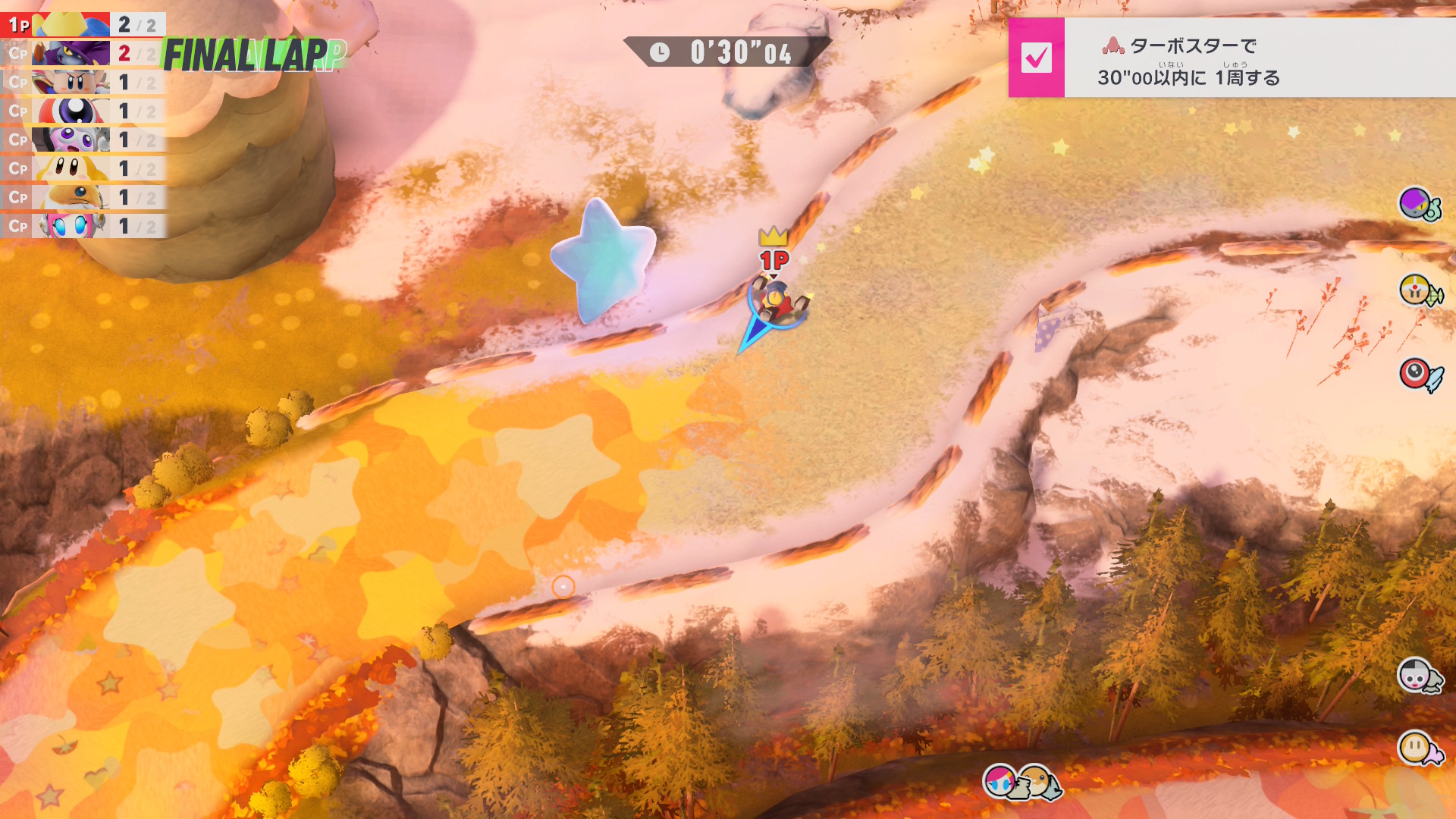Viewport: 1456px width, 819px height.
Task: Choose Susie's row in the standings
Action: 83,226
